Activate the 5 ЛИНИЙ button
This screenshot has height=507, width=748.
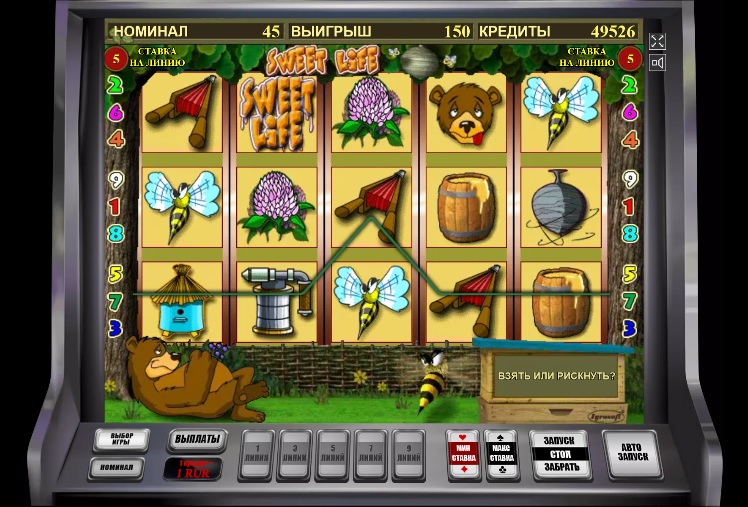coord(333,455)
